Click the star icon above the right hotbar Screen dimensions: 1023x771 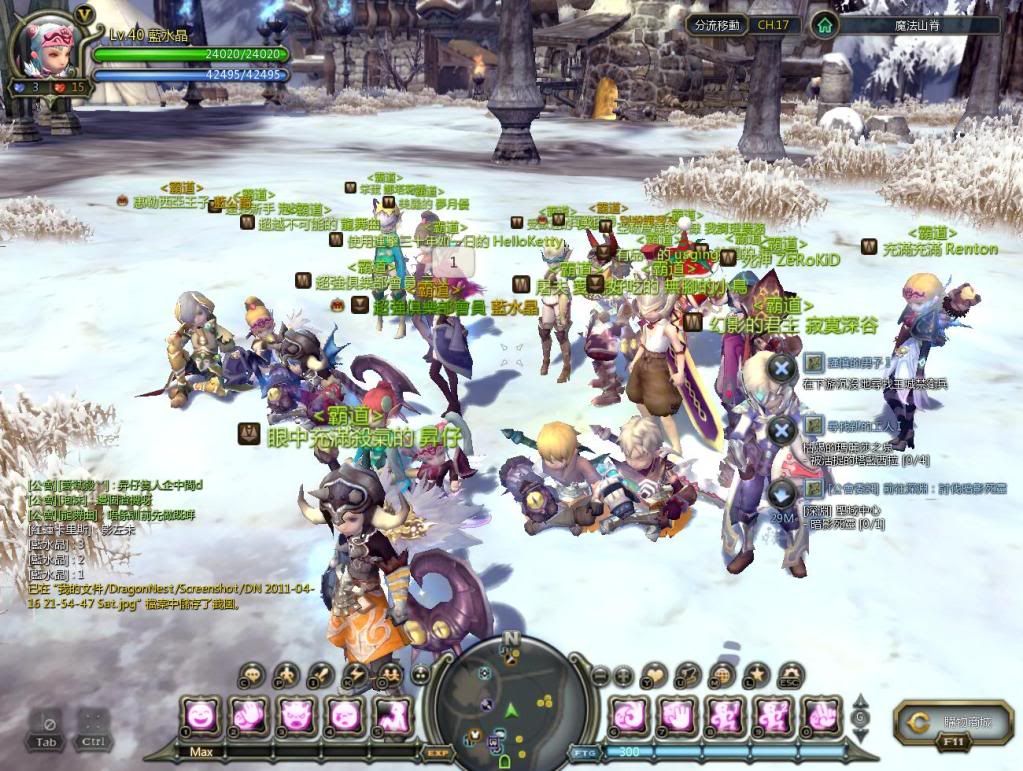click(756, 675)
